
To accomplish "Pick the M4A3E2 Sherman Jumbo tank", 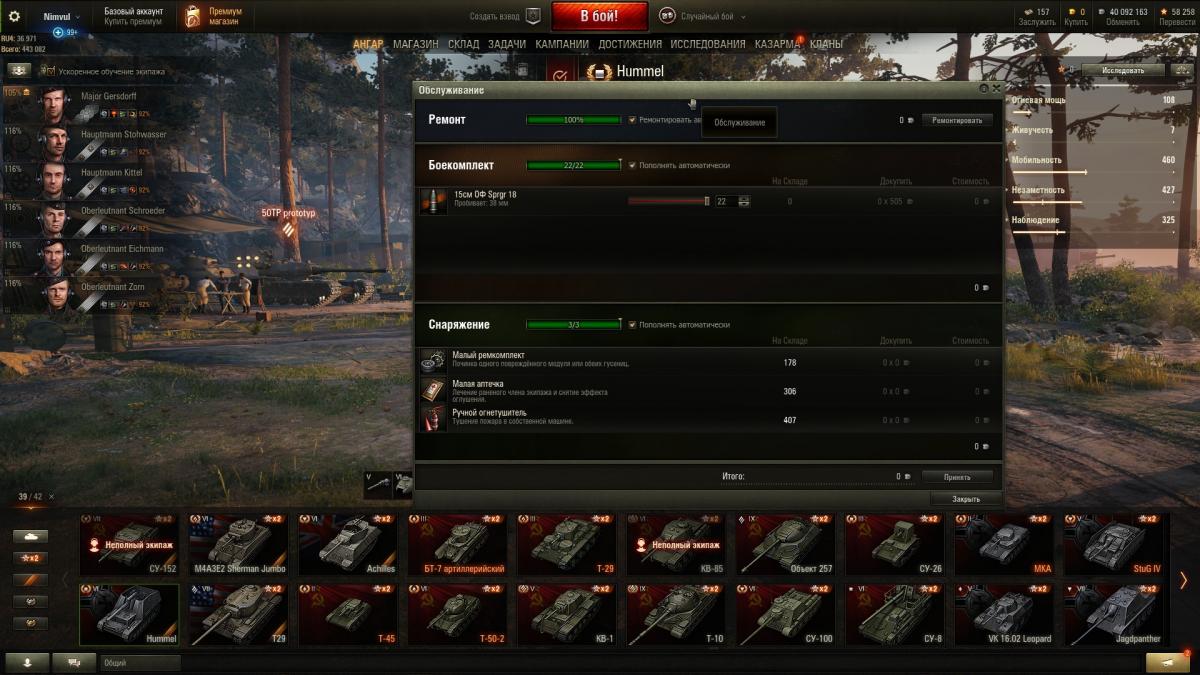I will [237, 545].
